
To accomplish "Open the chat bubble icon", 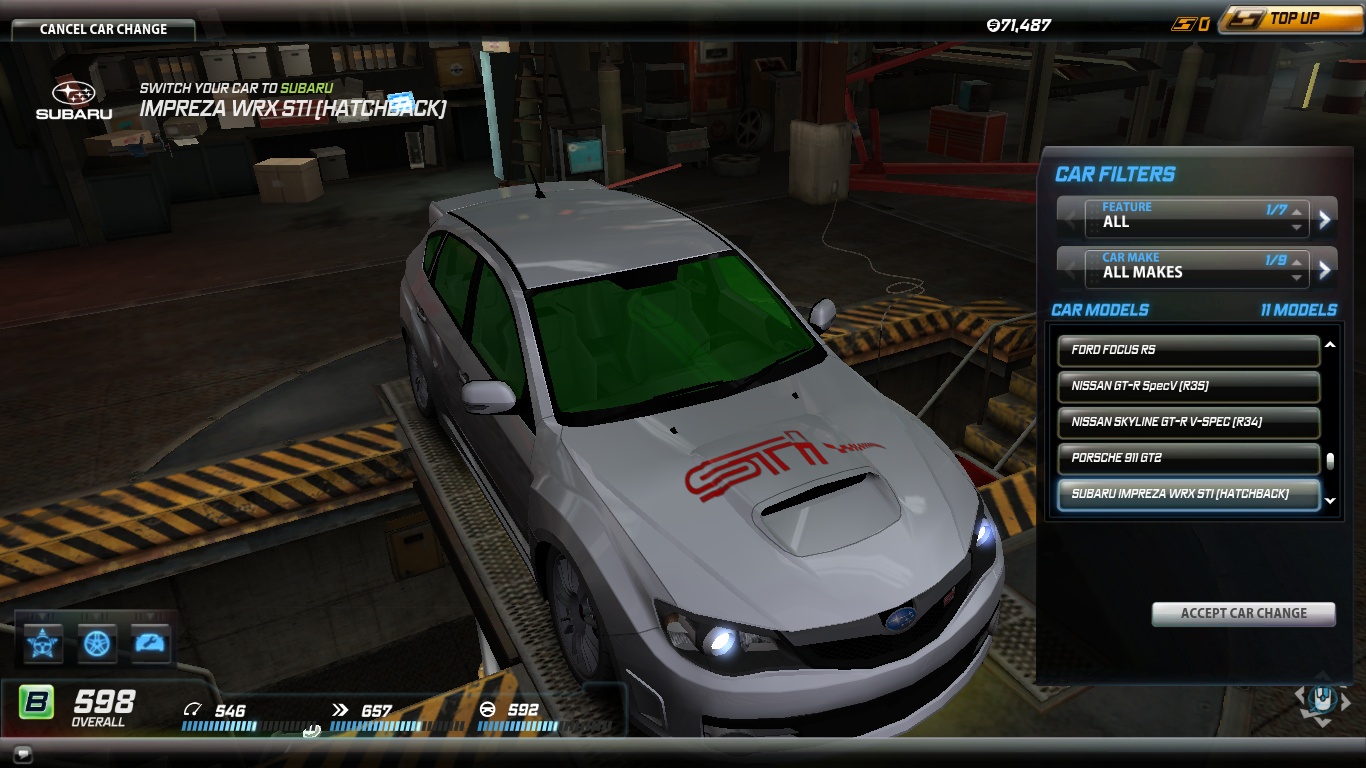I will (x=23, y=754).
